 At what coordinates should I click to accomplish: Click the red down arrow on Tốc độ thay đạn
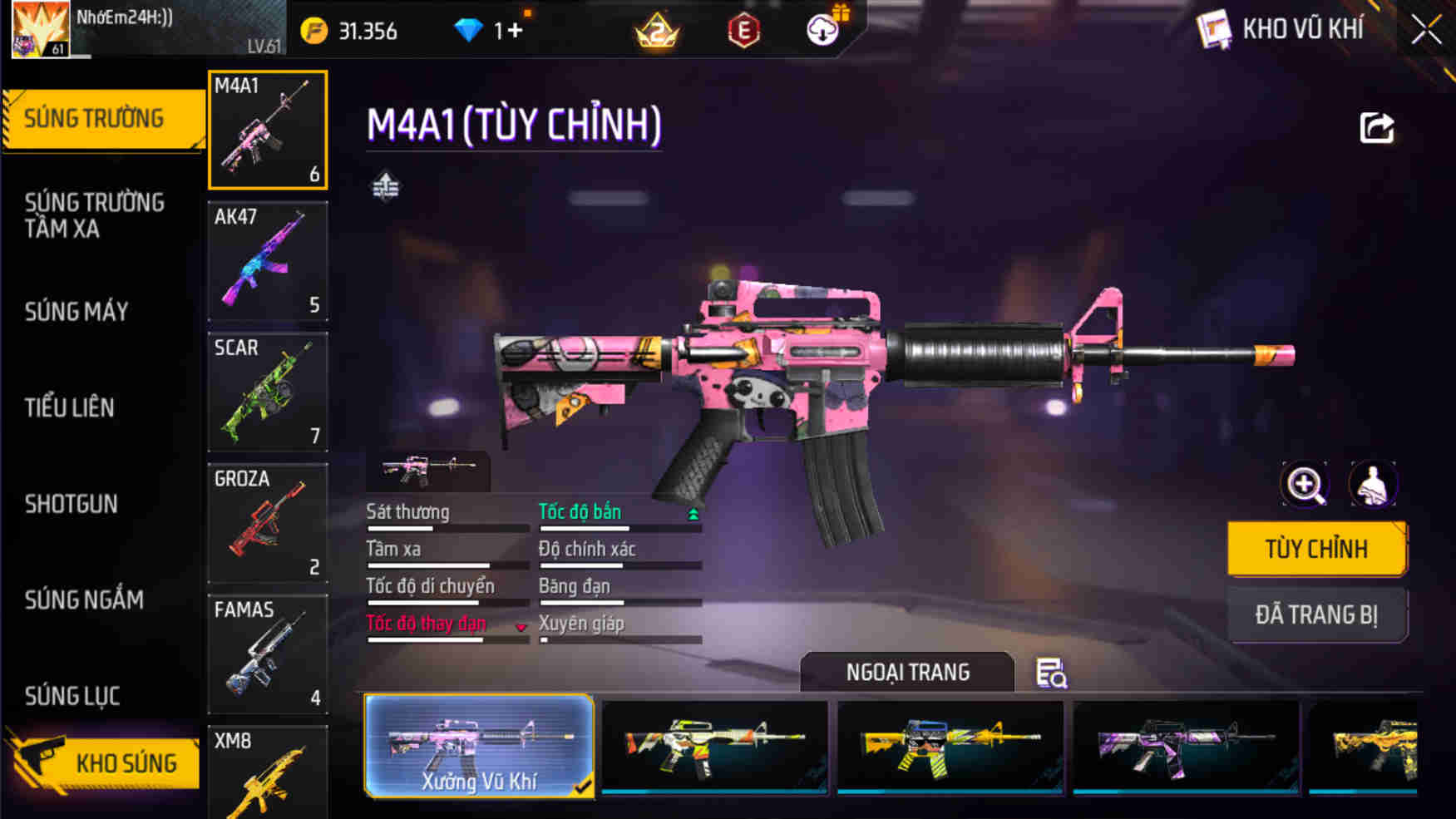point(522,629)
